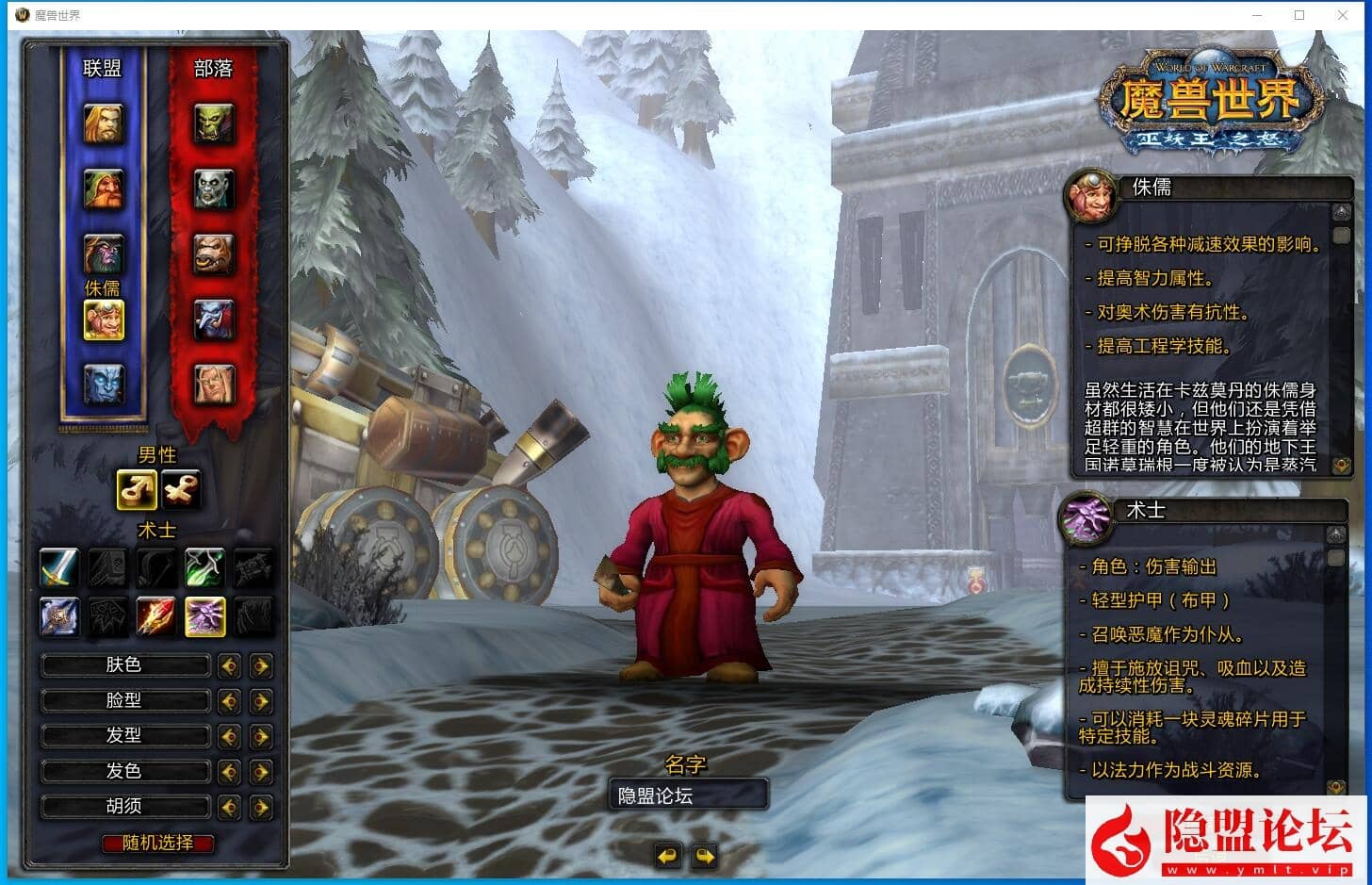Choose the male gender symbol
This screenshot has width=1372, height=885.
tap(136, 489)
